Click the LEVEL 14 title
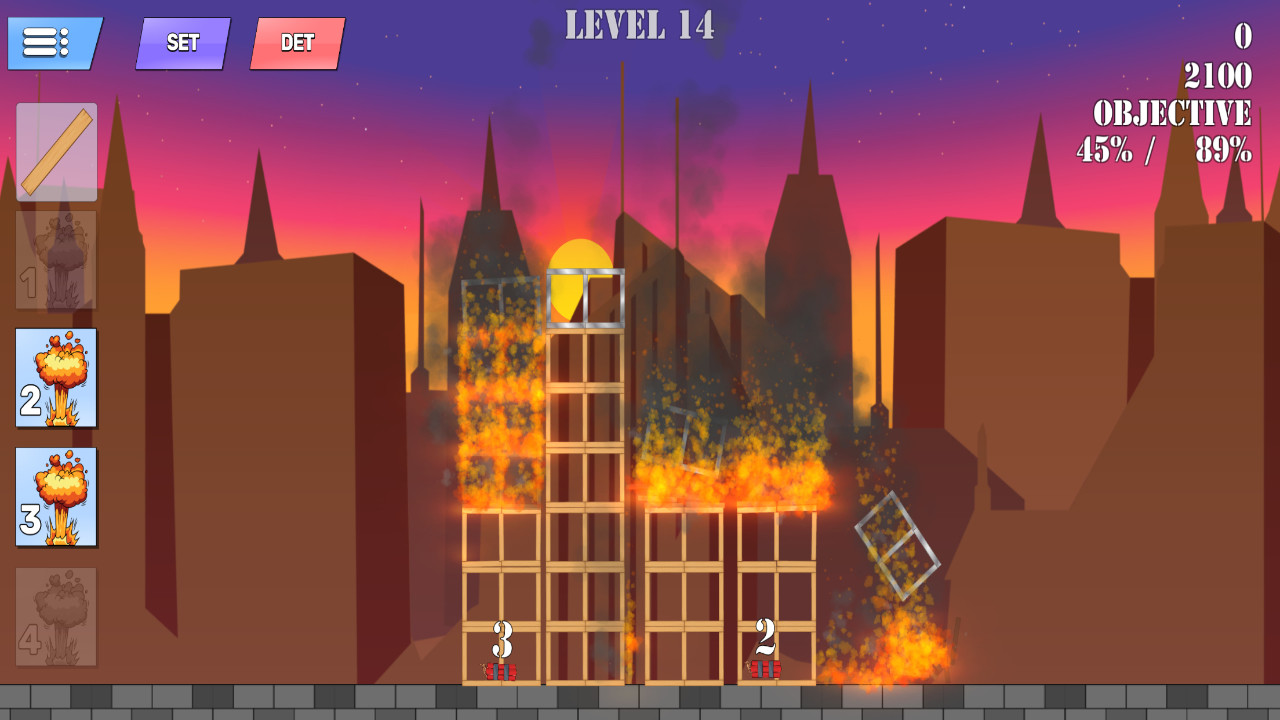Image resolution: width=1280 pixels, height=720 pixels. 640,27
